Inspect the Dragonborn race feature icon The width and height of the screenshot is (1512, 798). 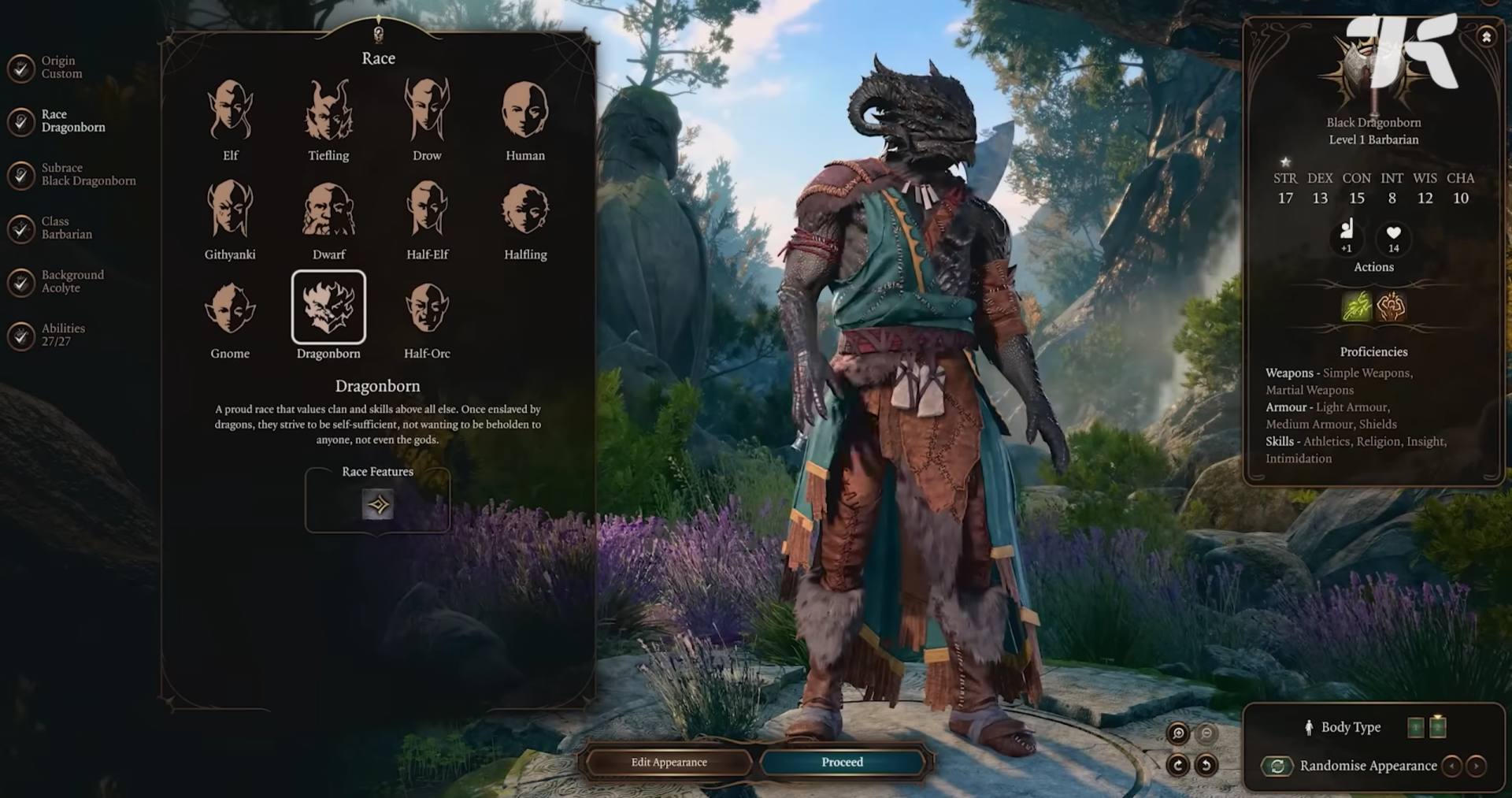pos(378,505)
